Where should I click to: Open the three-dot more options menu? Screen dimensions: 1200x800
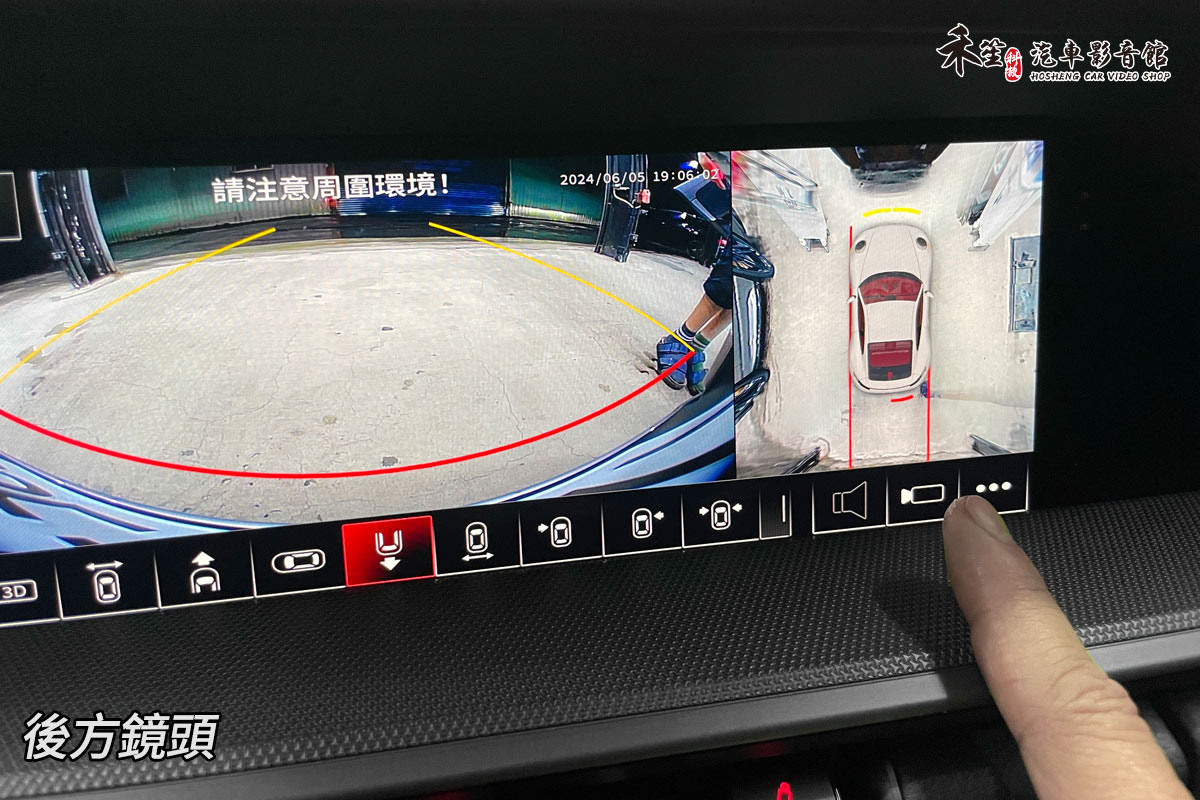pos(994,487)
